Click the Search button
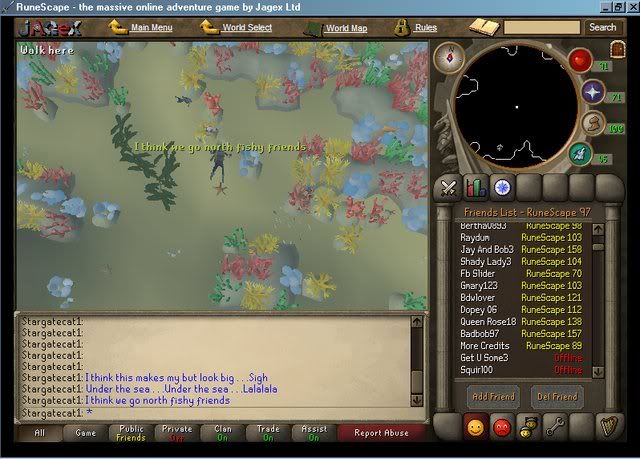The height and width of the screenshot is (459, 640). [x=602, y=27]
